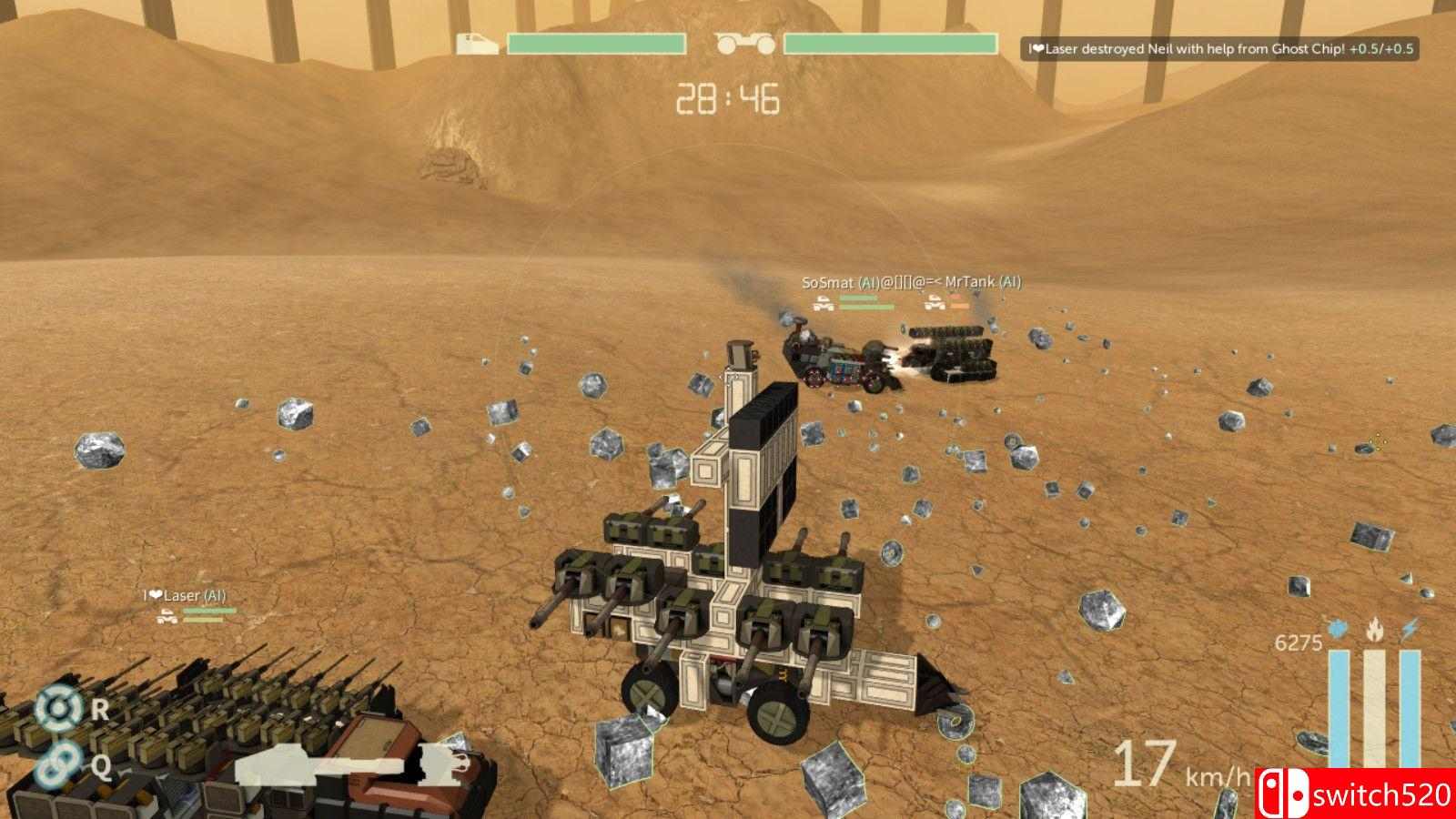
Task: Select the truck team icon
Action: click(x=478, y=44)
